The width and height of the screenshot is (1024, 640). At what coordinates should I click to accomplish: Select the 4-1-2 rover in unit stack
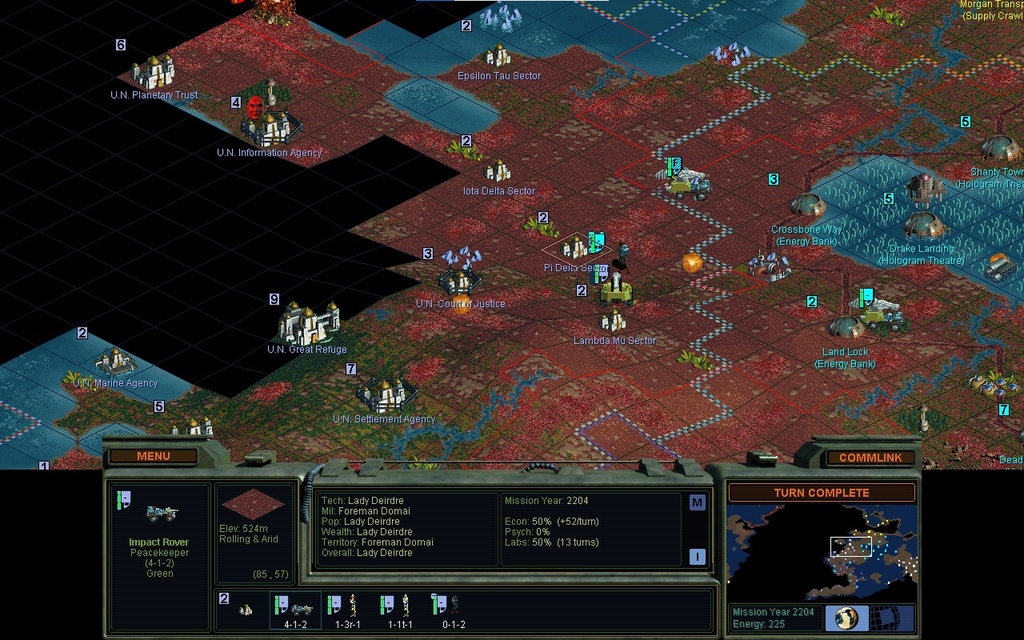[x=295, y=608]
